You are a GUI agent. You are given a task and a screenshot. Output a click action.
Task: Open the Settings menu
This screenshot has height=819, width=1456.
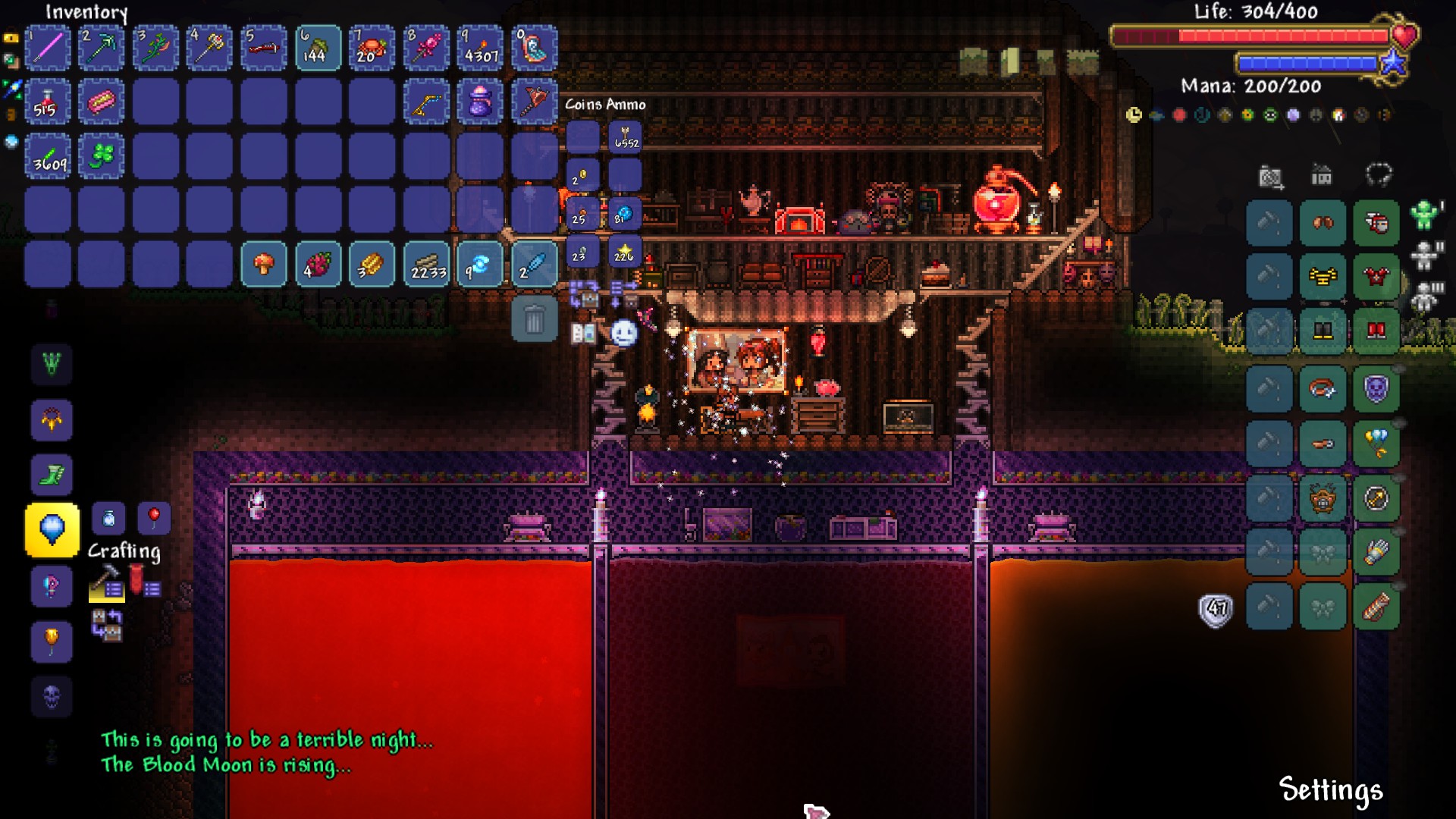tap(1331, 790)
